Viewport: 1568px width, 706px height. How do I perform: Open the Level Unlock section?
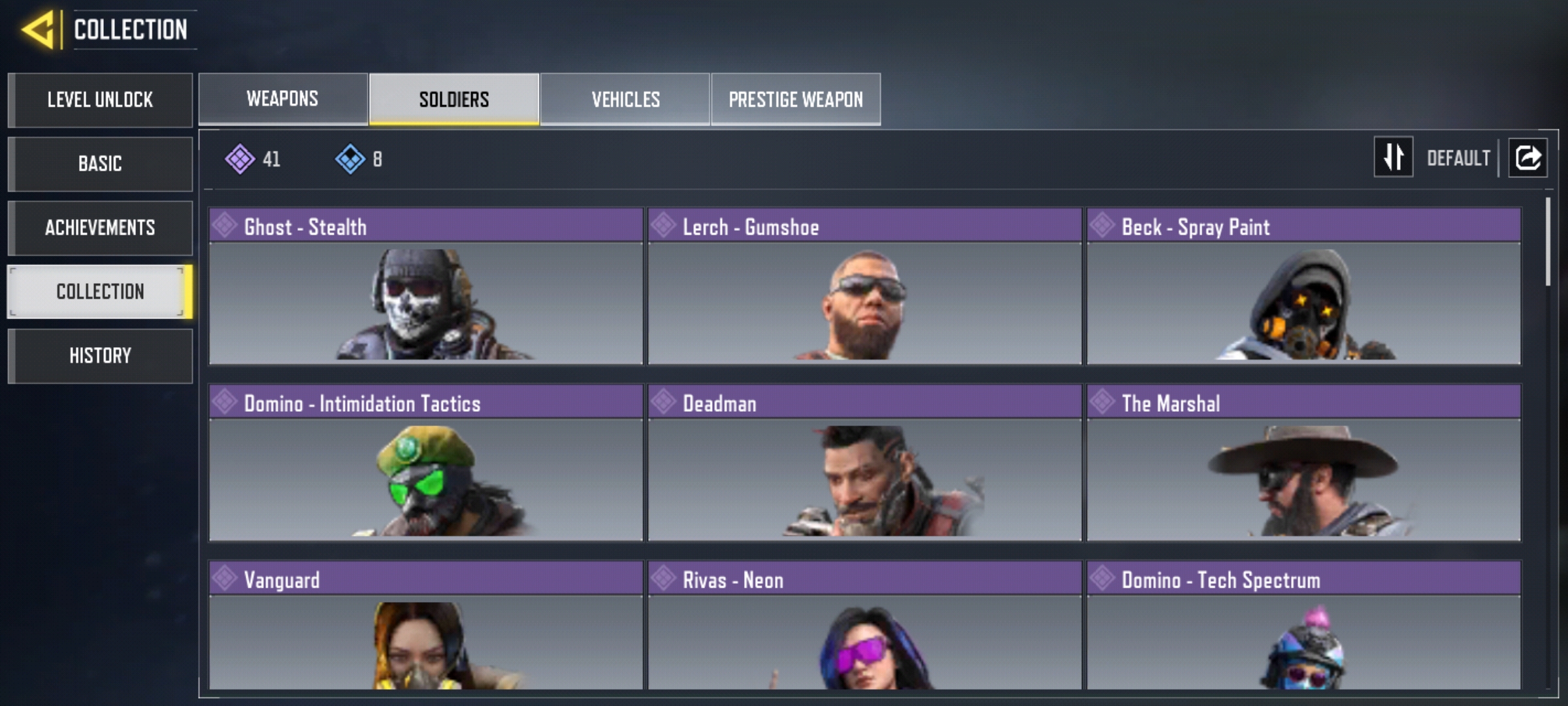click(x=100, y=100)
